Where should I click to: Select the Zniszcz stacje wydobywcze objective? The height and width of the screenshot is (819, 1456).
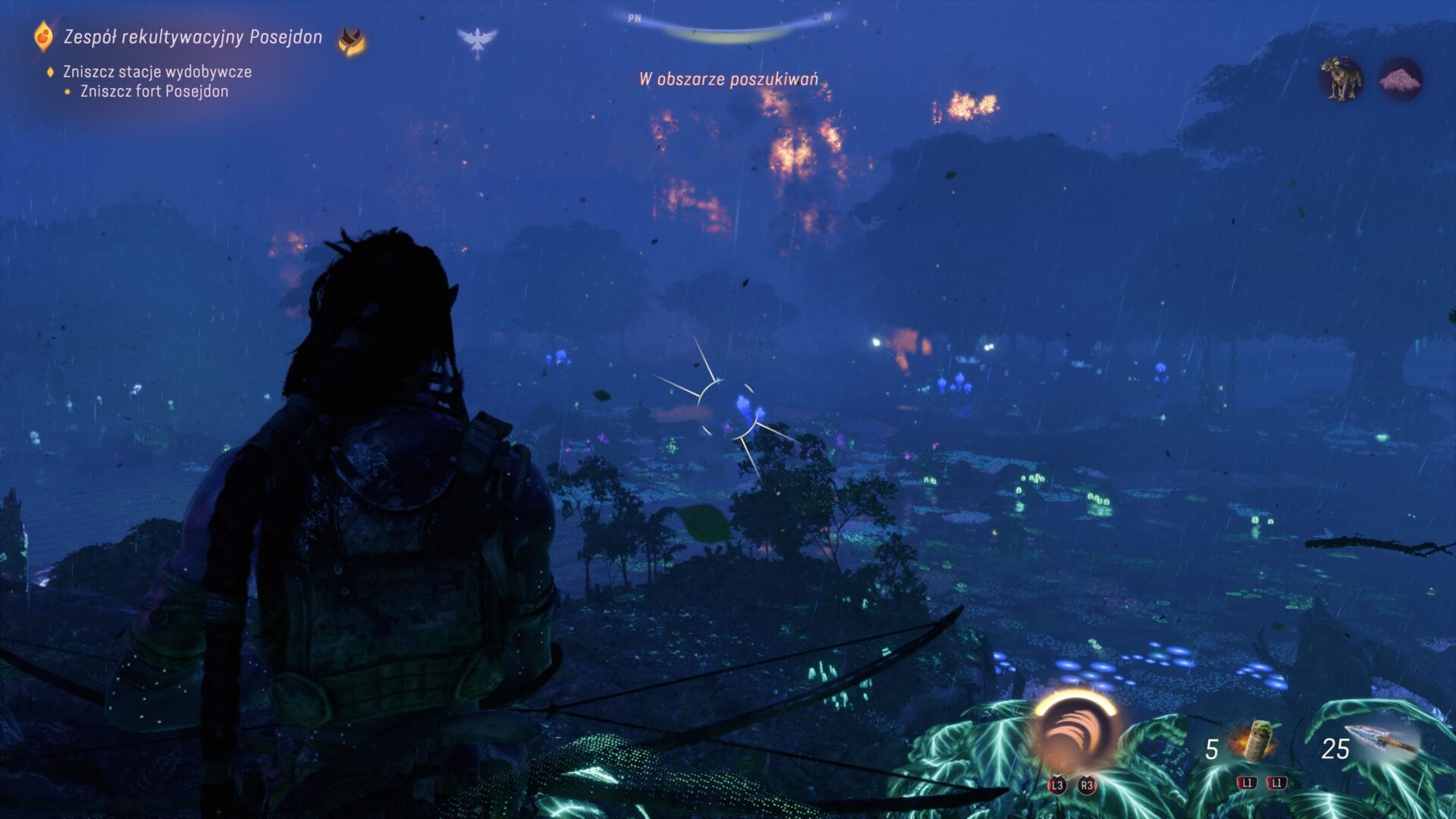[157, 72]
